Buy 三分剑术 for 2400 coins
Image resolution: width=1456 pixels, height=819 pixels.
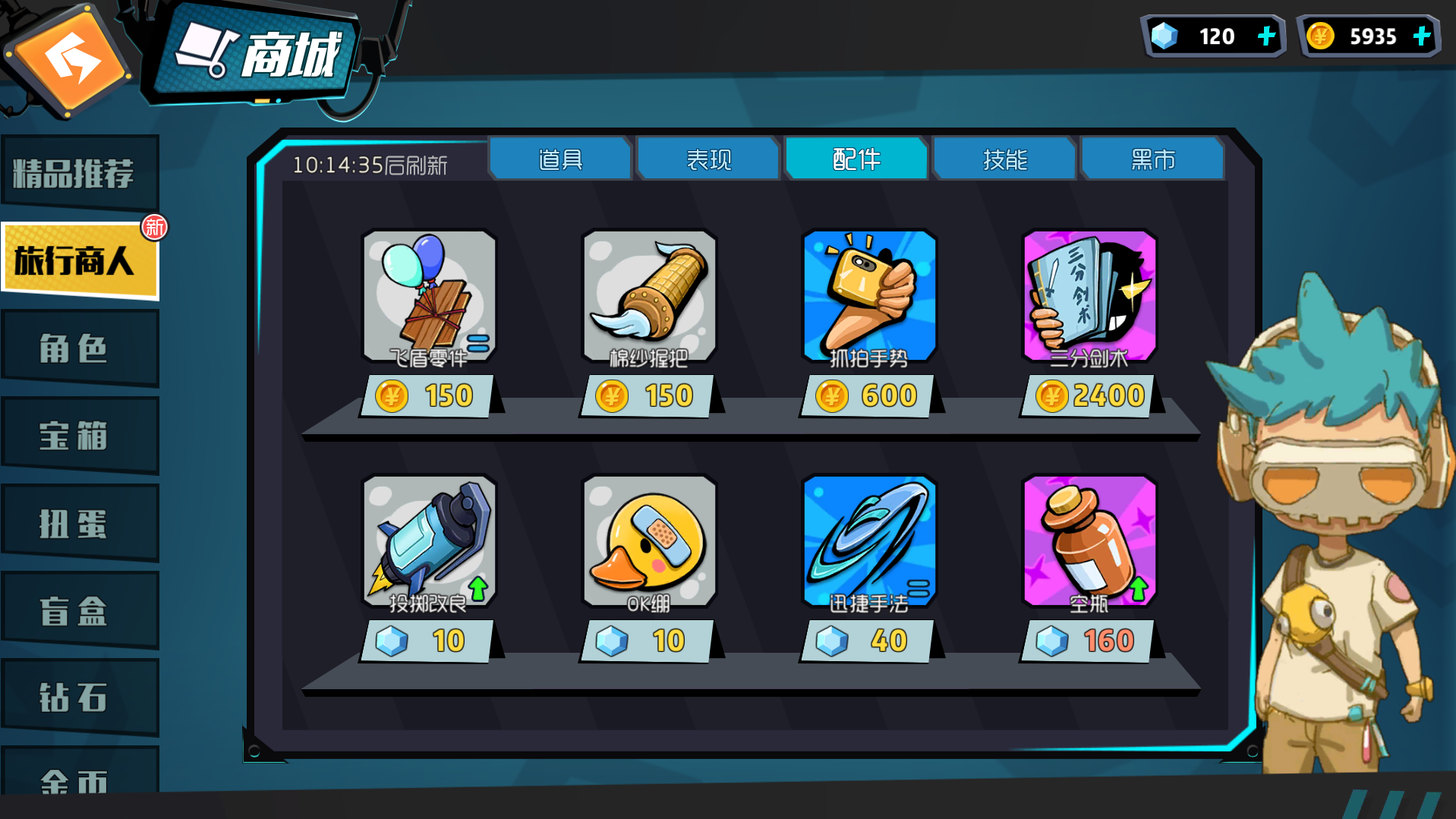pos(1087,395)
